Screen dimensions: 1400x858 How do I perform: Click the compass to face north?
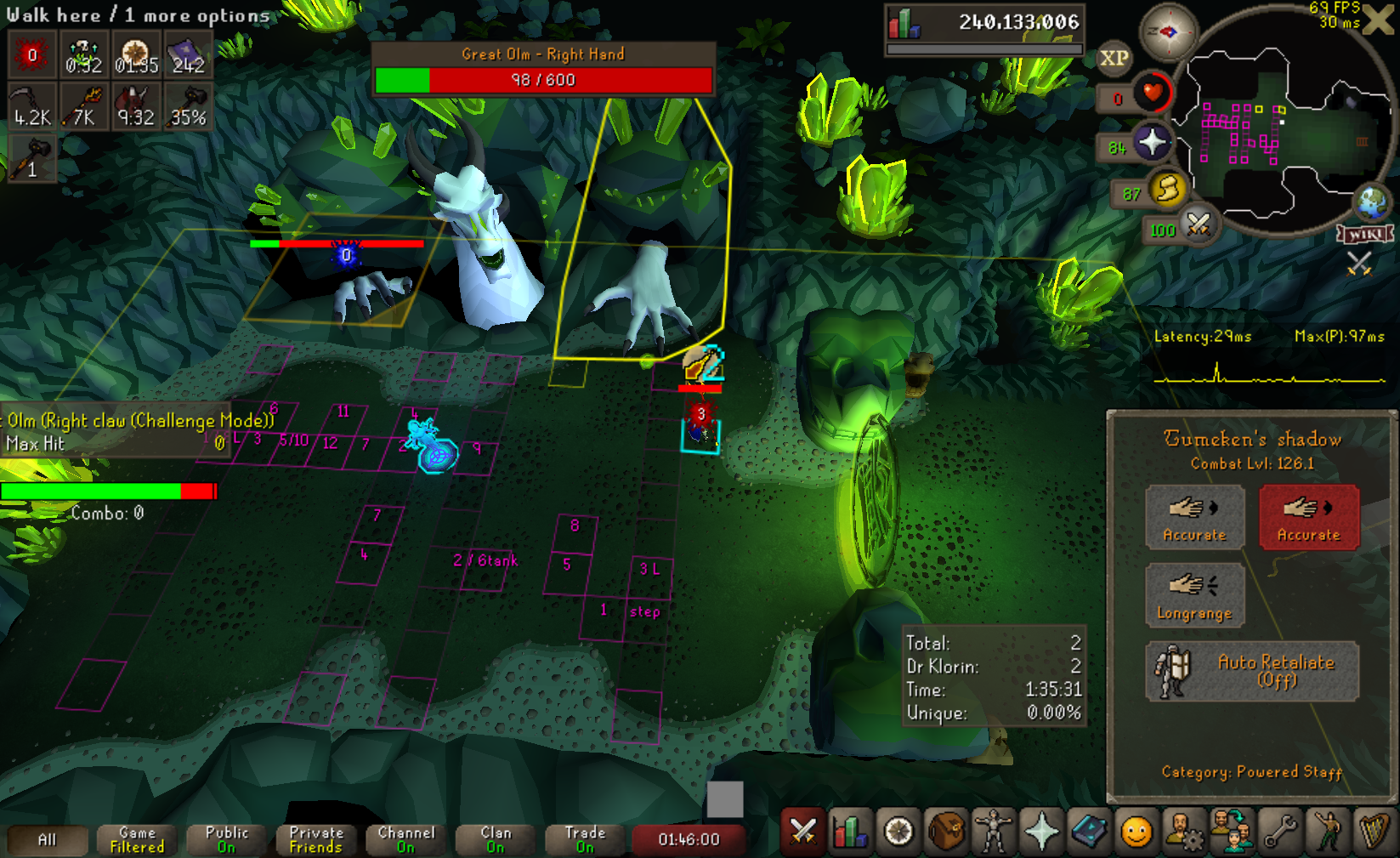pos(1167,32)
